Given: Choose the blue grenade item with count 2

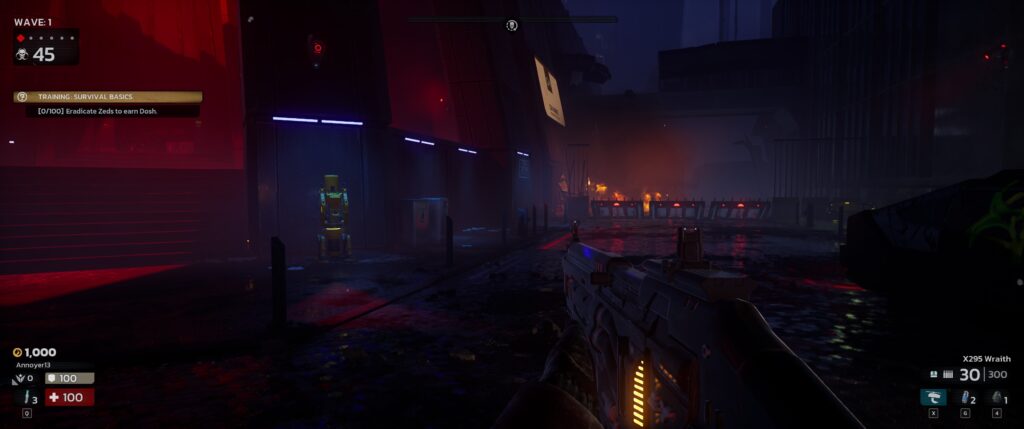Looking at the screenshot, I should click(x=964, y=397).
